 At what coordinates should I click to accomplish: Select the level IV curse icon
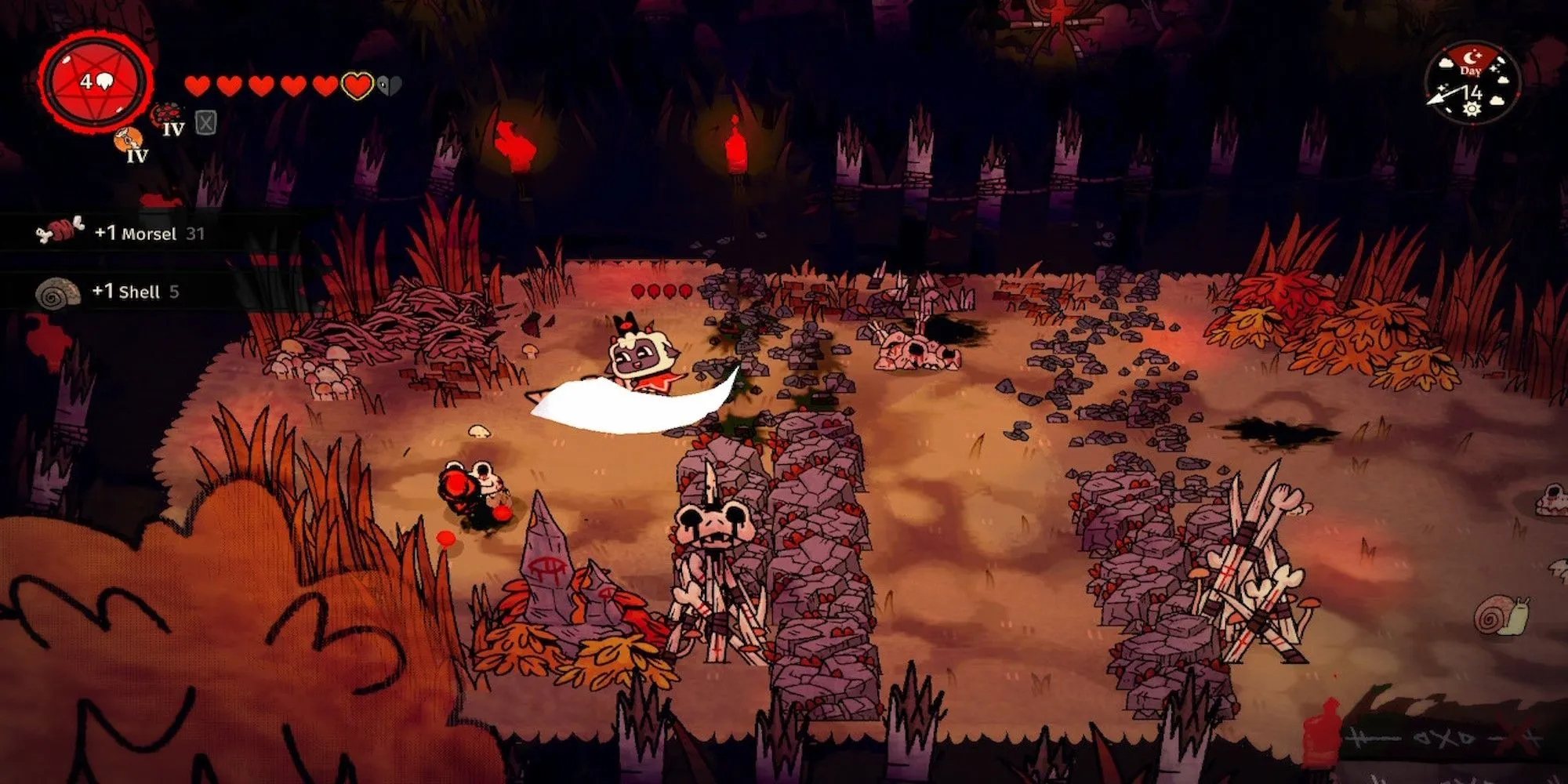pos(167,118)
